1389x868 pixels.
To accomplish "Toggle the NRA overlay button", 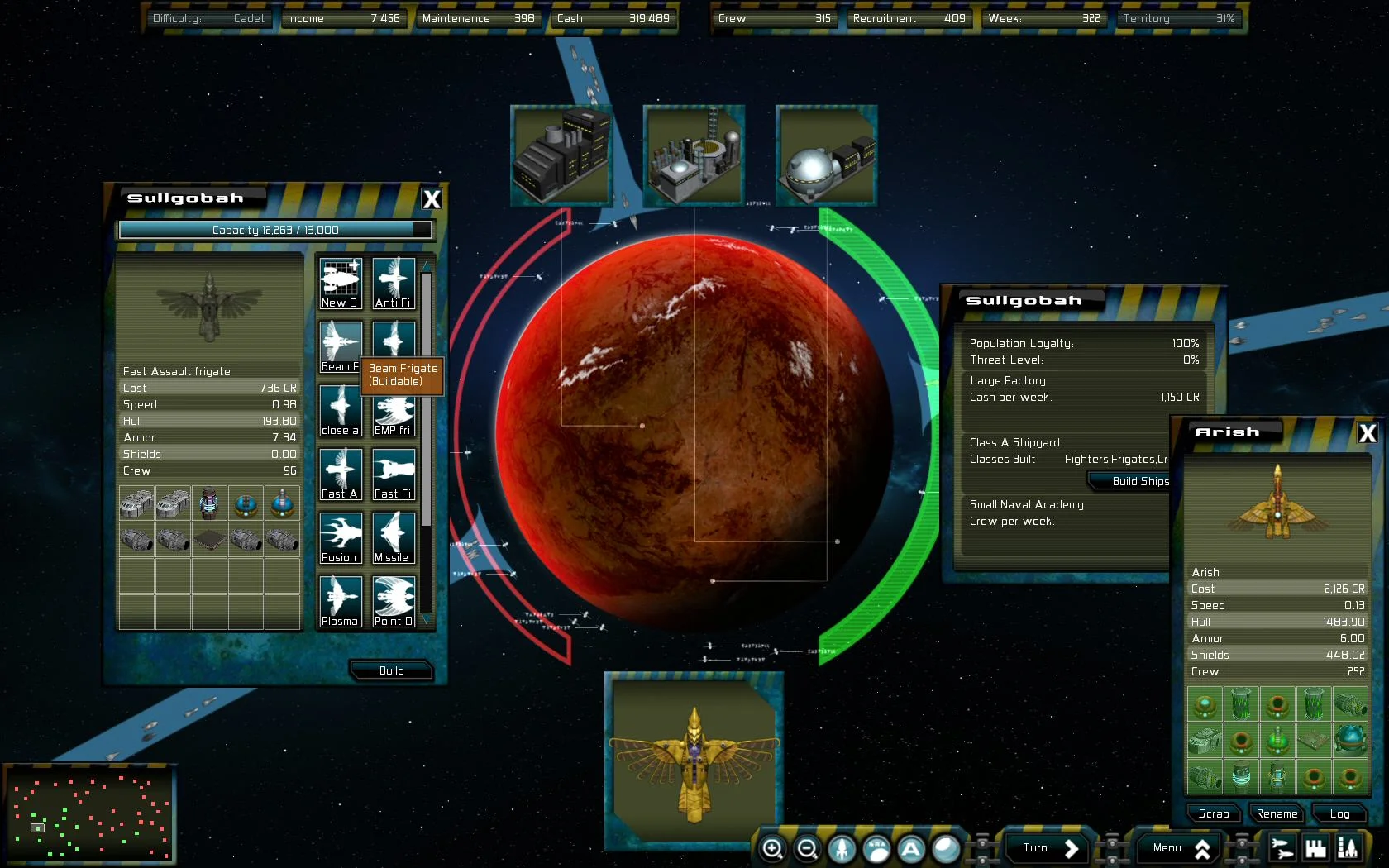I will 876,847.
